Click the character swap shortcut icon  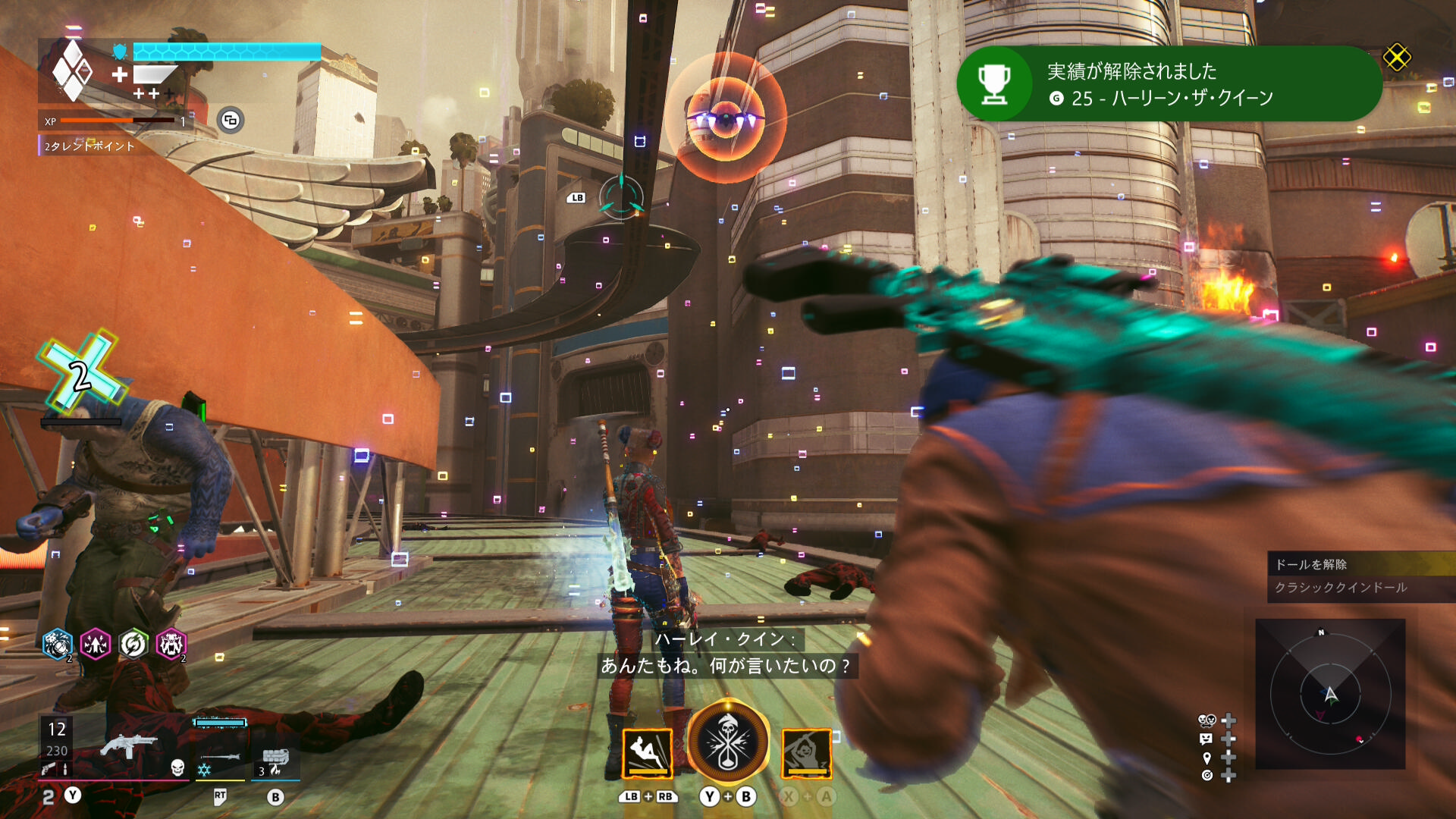click(x=1207, y=720)
